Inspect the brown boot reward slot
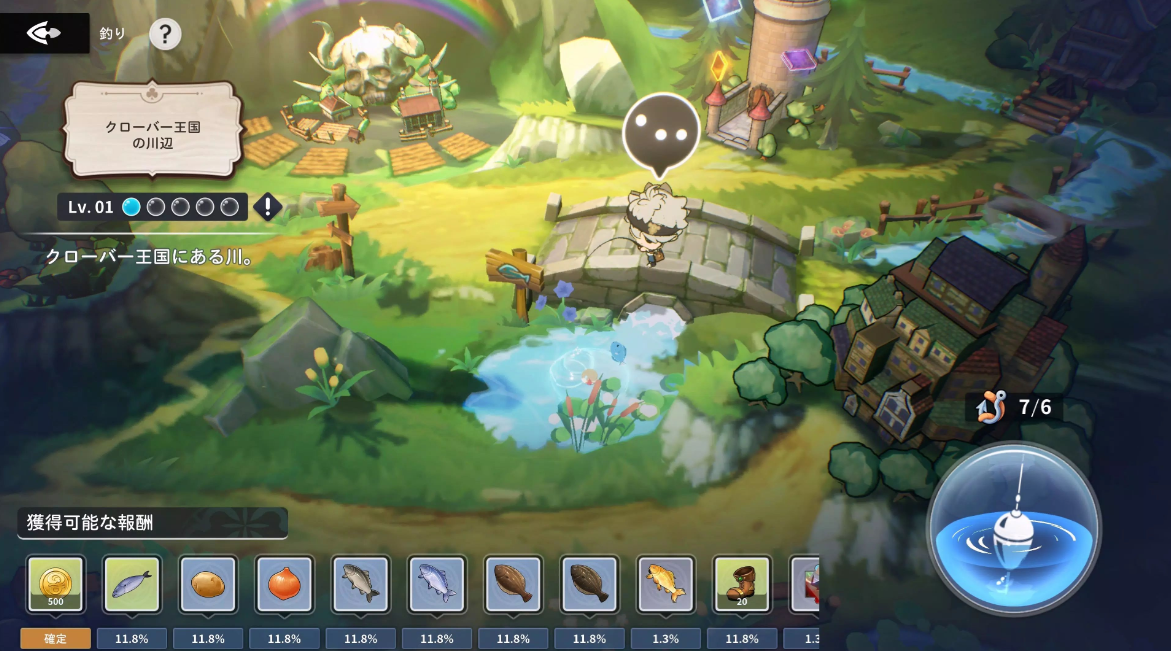1171x651 pixels. pyautogui.click(x=741, y=584)
